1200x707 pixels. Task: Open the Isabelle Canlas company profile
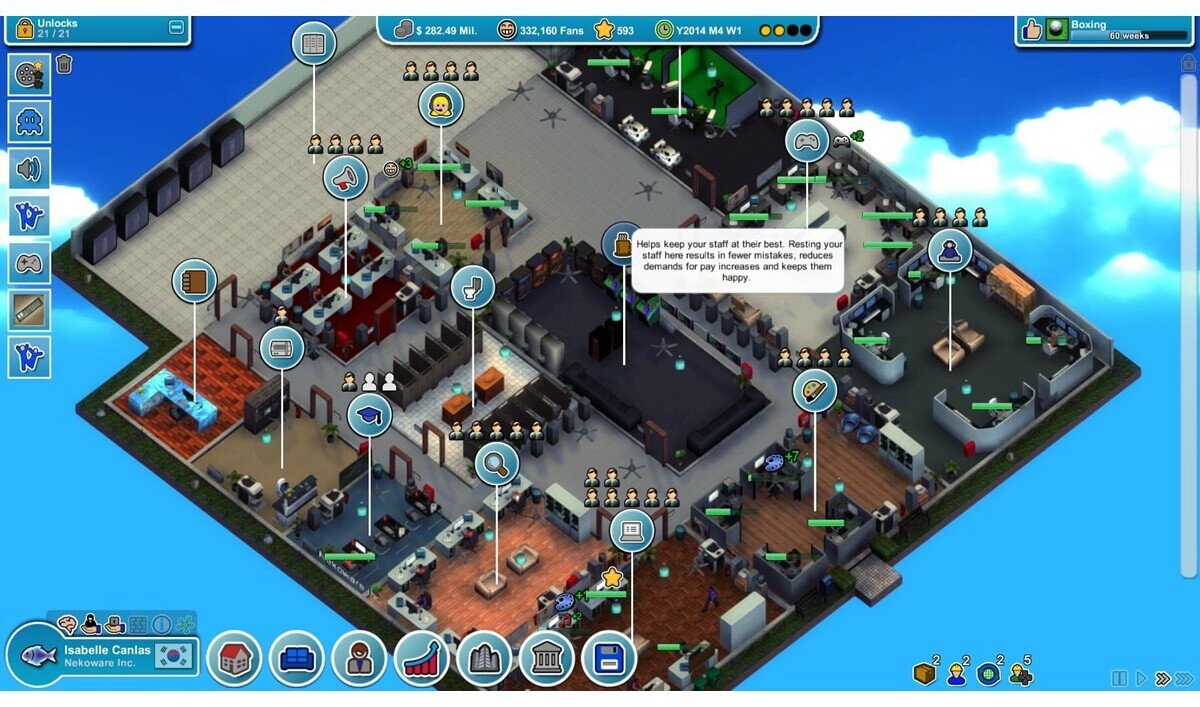(x=107, y=656)
